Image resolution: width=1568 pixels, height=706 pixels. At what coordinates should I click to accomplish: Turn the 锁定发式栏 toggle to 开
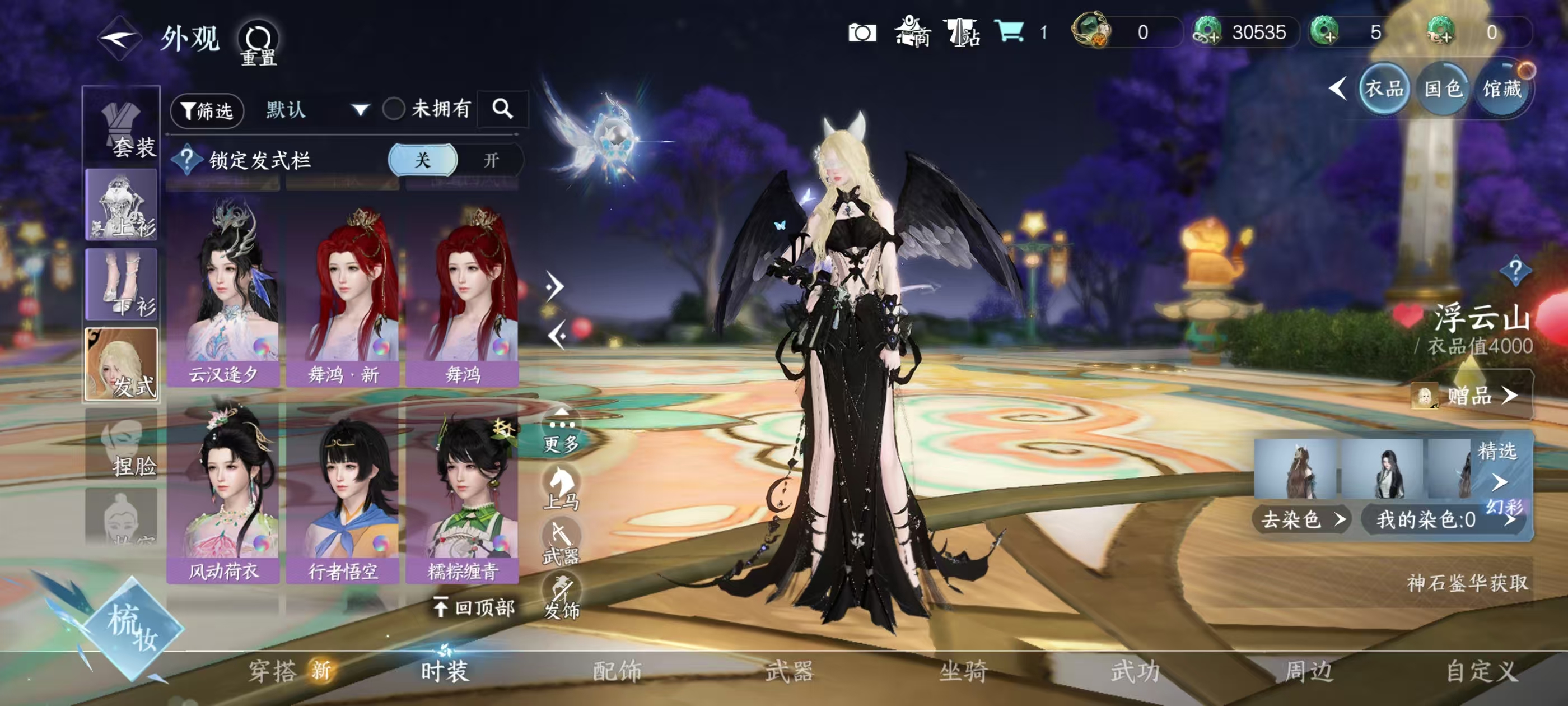(491, 160)
